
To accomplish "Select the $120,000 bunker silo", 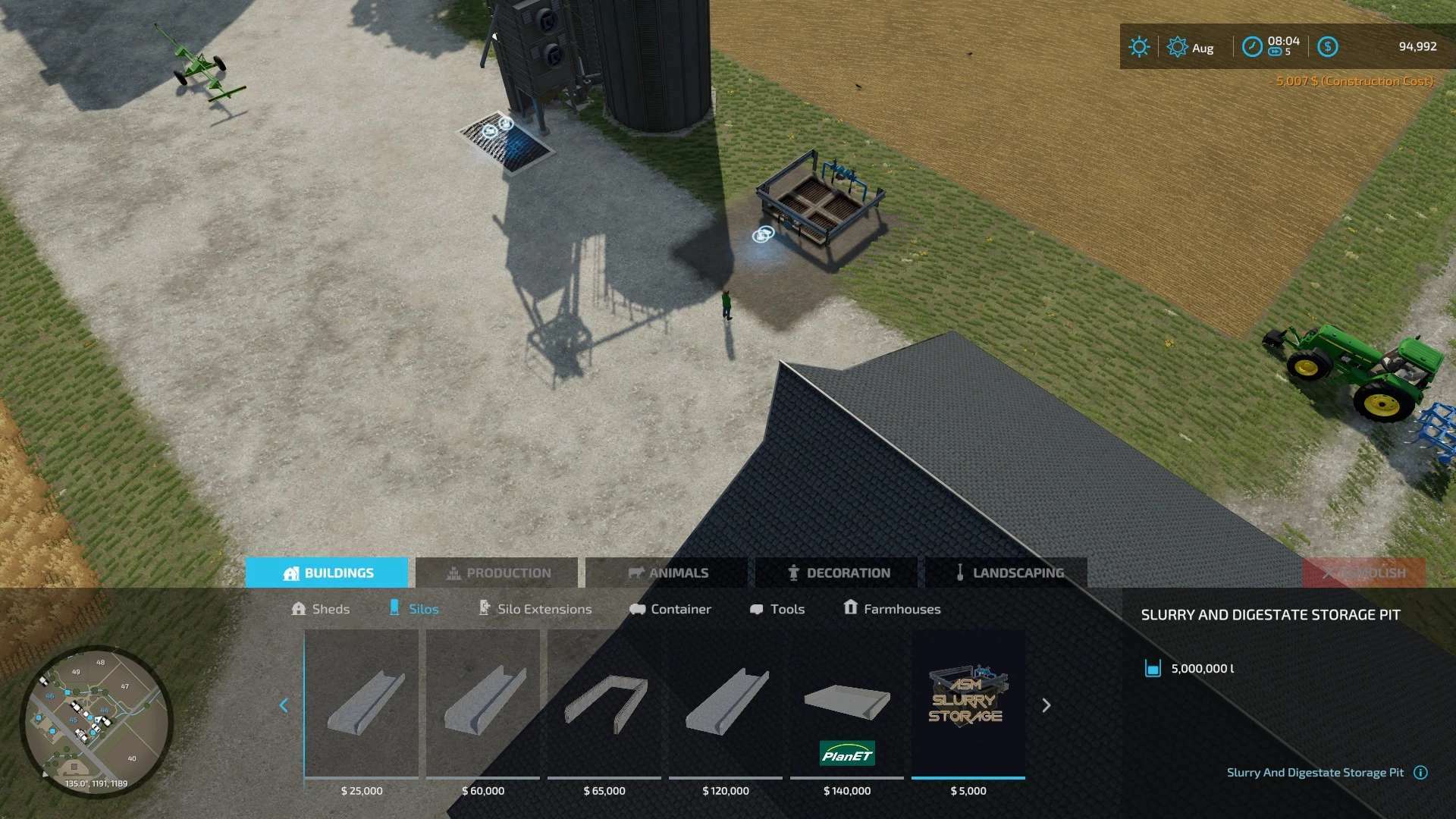I will pos(726,705).
